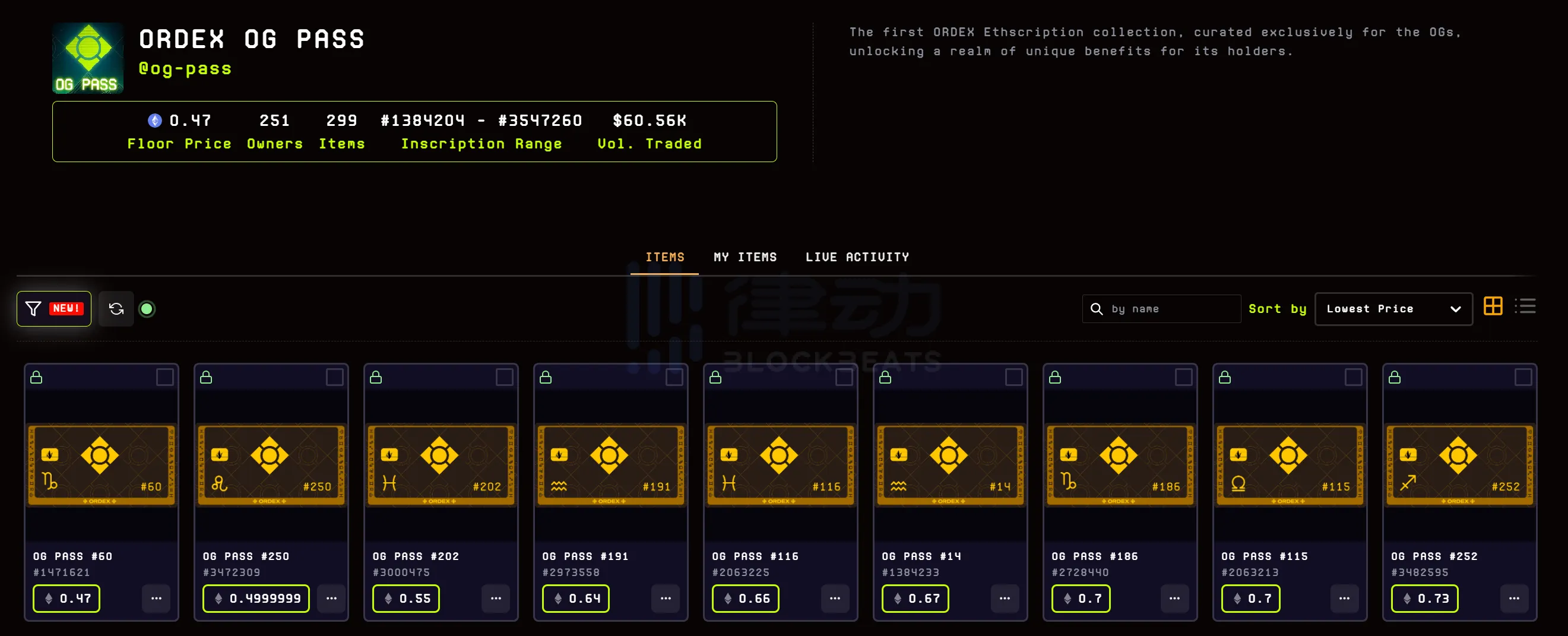
Task: Open the Live Activity tab
Action: pos(857,258)
